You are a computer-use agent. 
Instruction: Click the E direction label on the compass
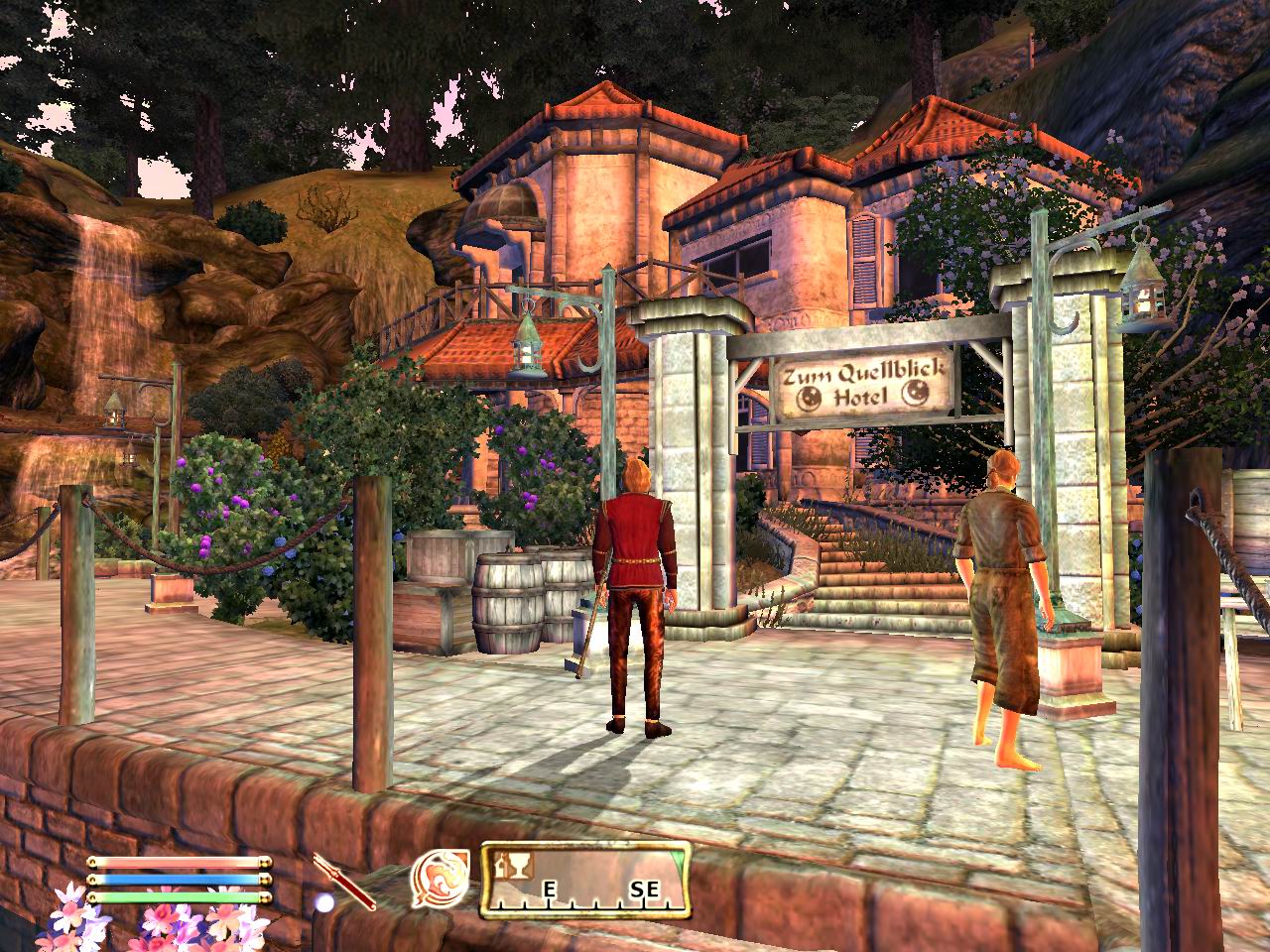point(548,890)
